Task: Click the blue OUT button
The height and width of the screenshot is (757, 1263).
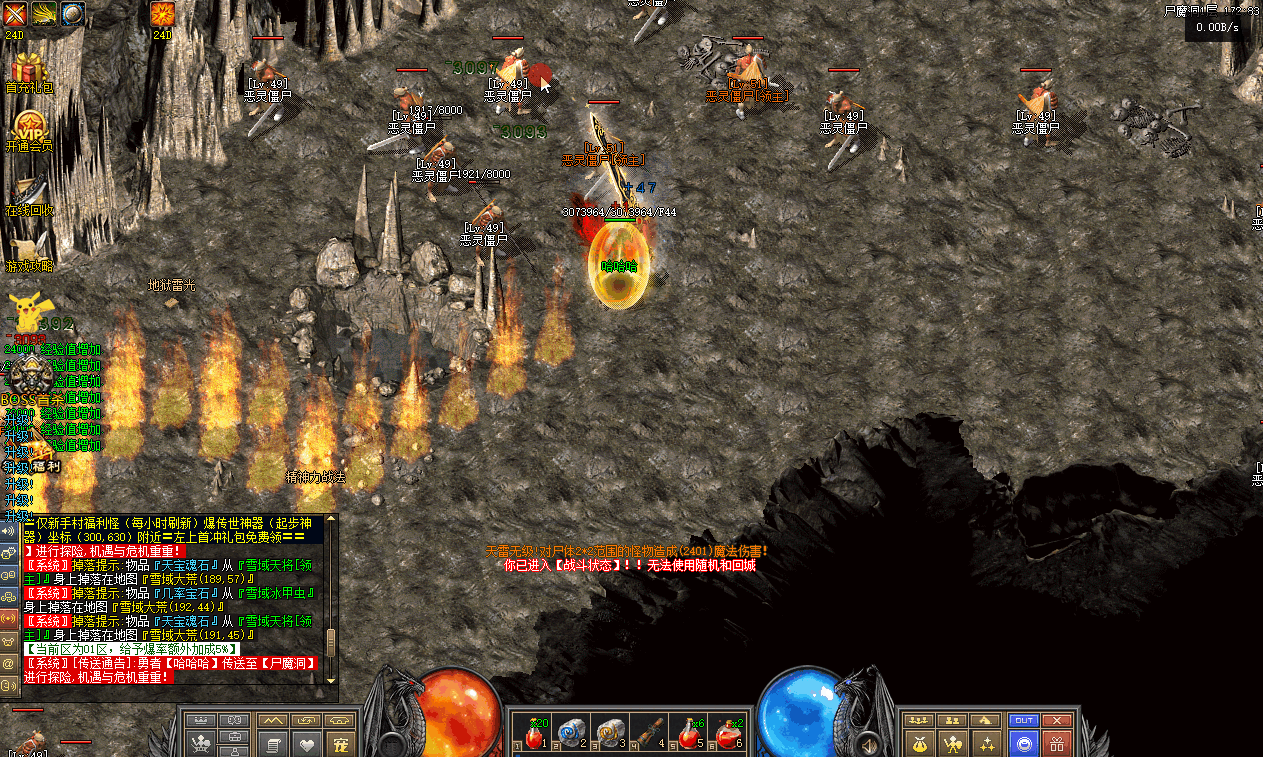Action: [1023, 720]
